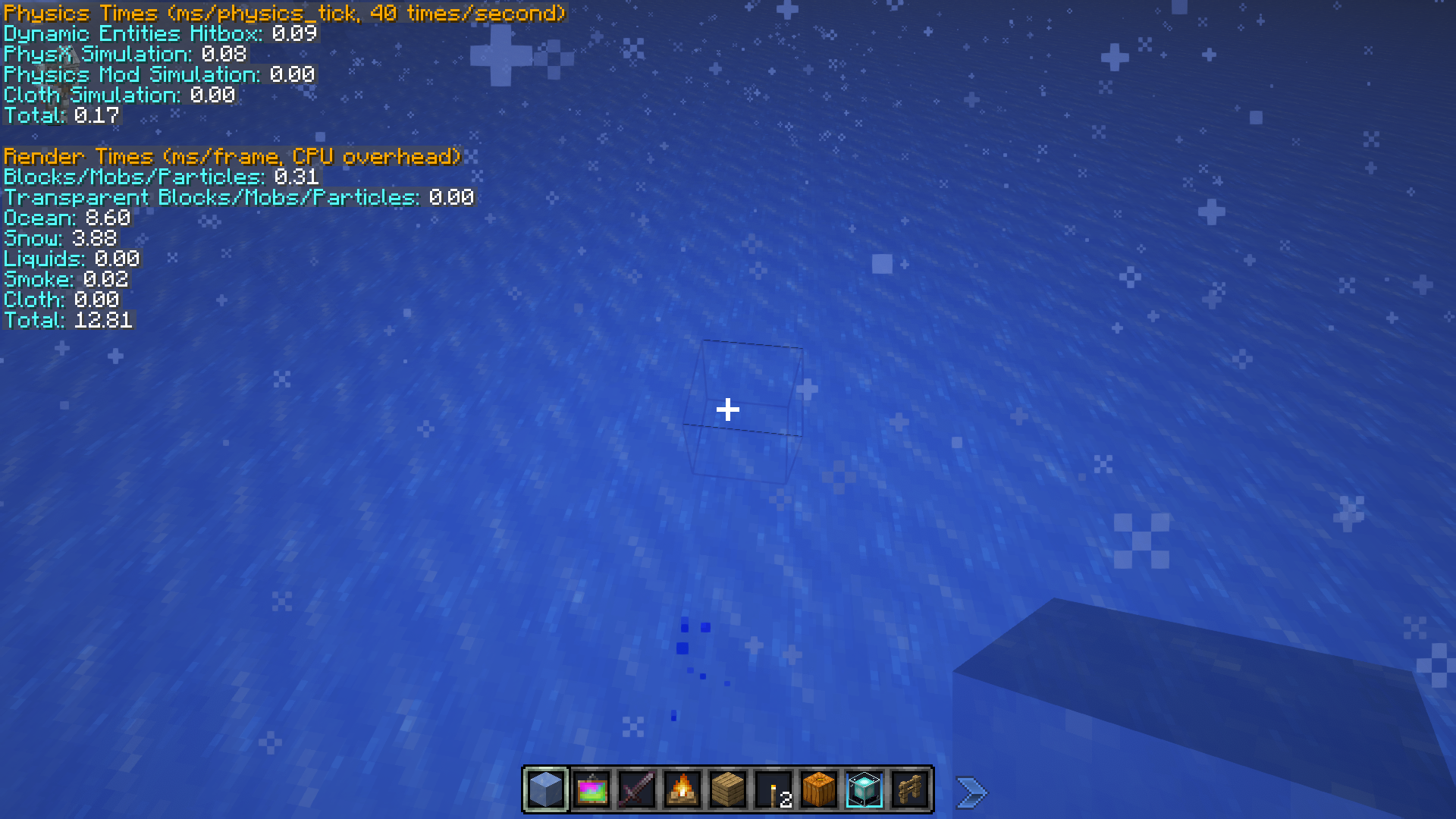Select the colorful painting item
The height and width of the screenshot is (819, 1456).
click(591, 789)
